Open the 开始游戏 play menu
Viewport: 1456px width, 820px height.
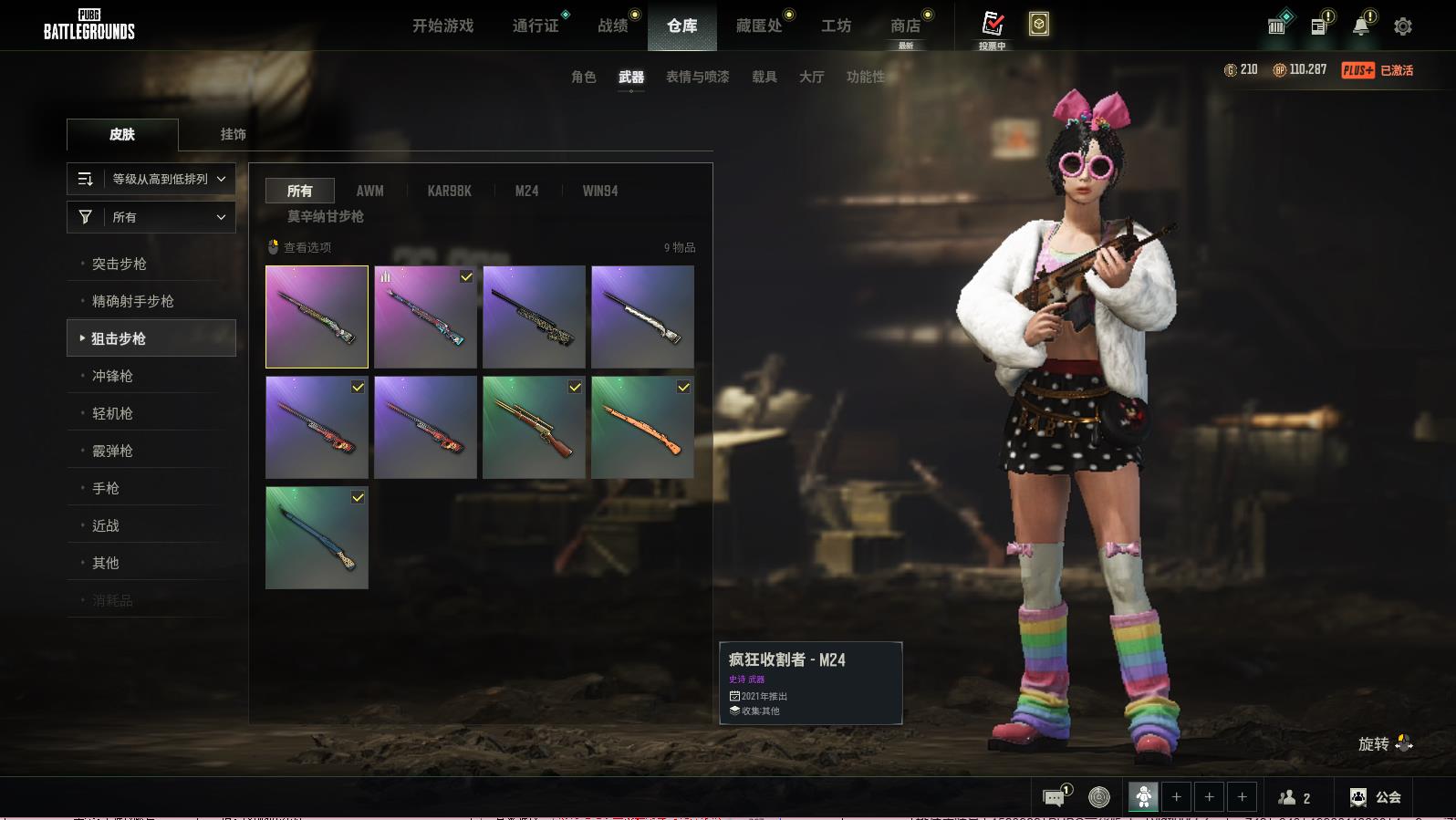[442, 26]
